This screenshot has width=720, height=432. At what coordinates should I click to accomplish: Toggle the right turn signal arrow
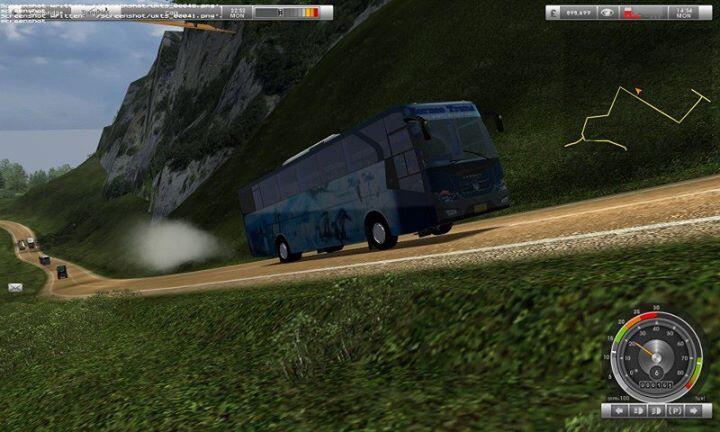coord(692,410)
